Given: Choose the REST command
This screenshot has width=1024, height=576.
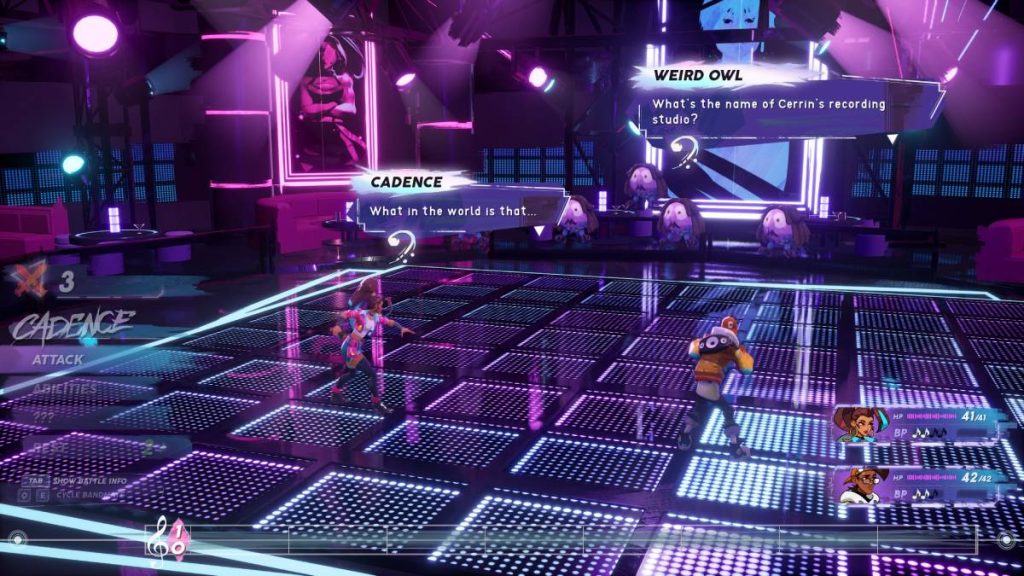Looking at the screenshot, I should pyautogui.click(x=48, y=449).
